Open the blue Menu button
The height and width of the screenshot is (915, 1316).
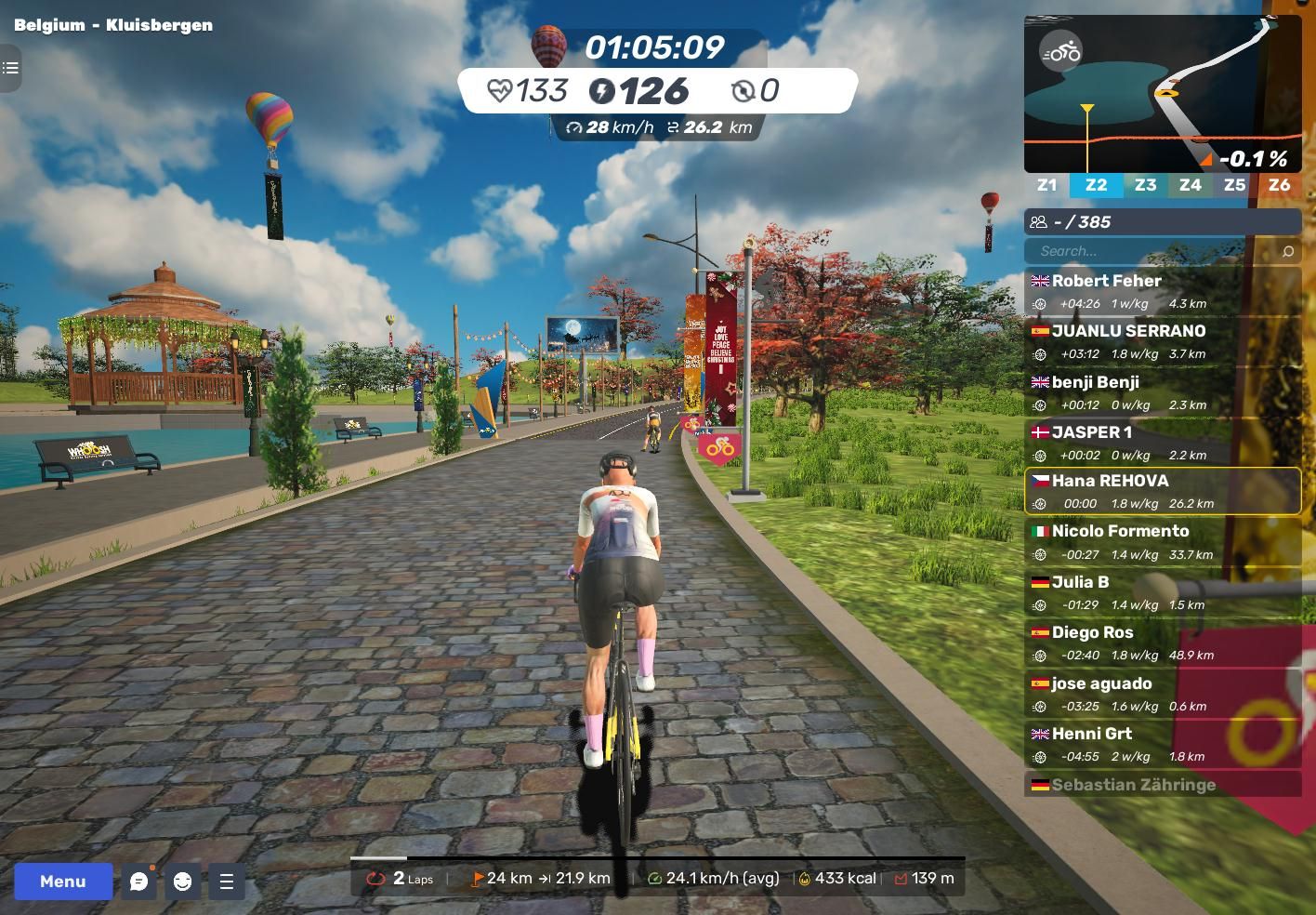coord(63,881)
